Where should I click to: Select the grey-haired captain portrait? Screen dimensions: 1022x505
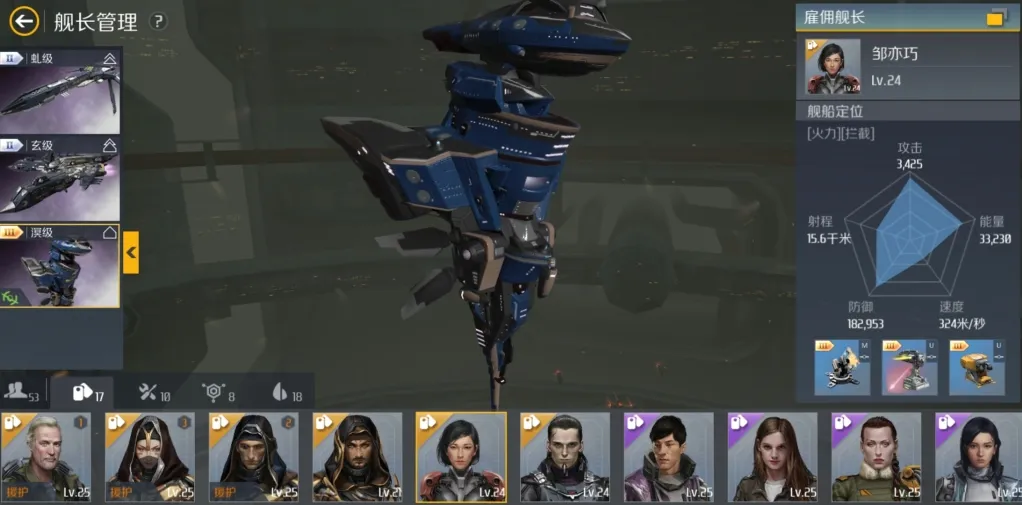point(46,457)
